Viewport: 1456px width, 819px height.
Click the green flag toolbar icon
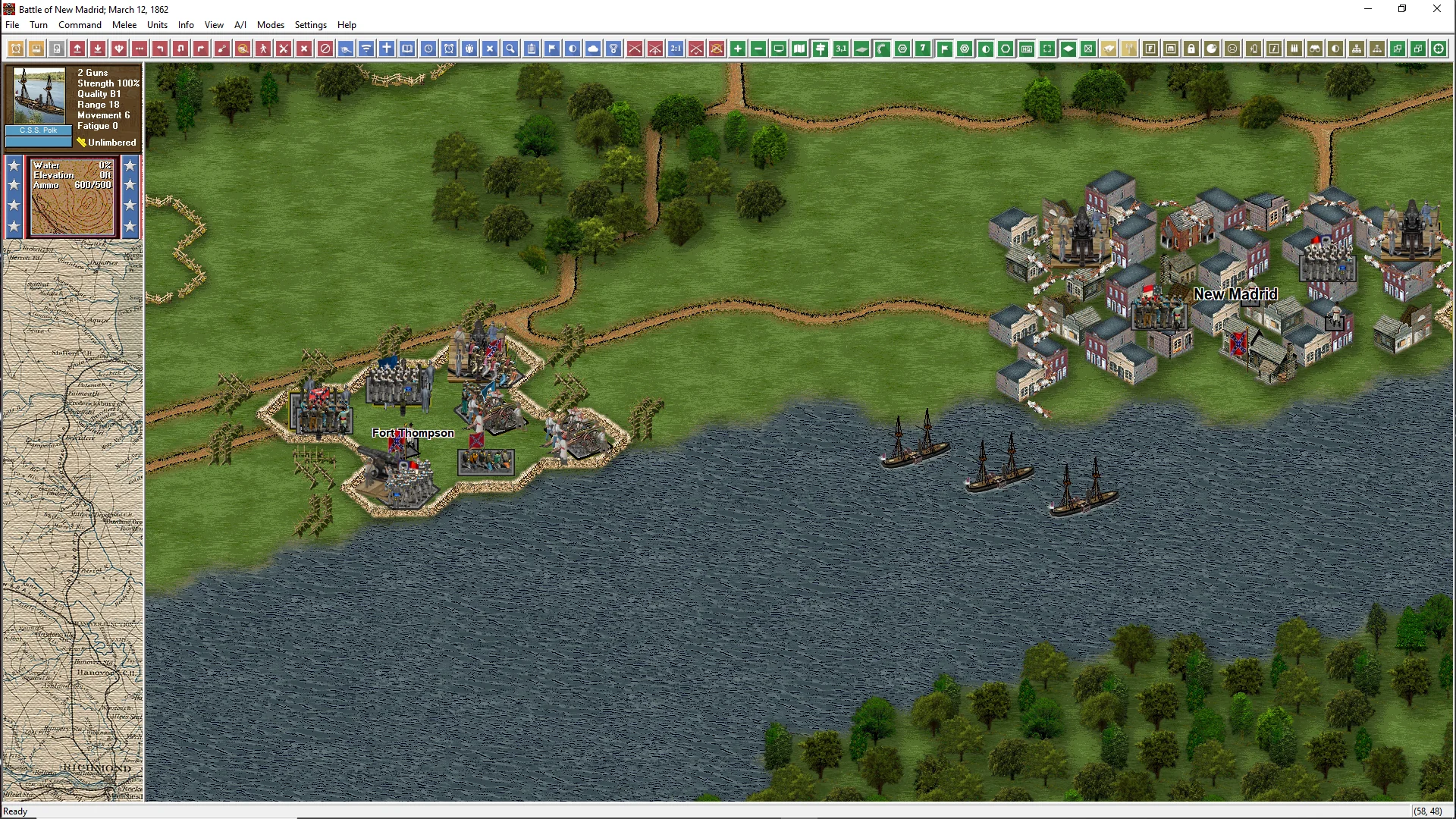[x=944, y=49]
